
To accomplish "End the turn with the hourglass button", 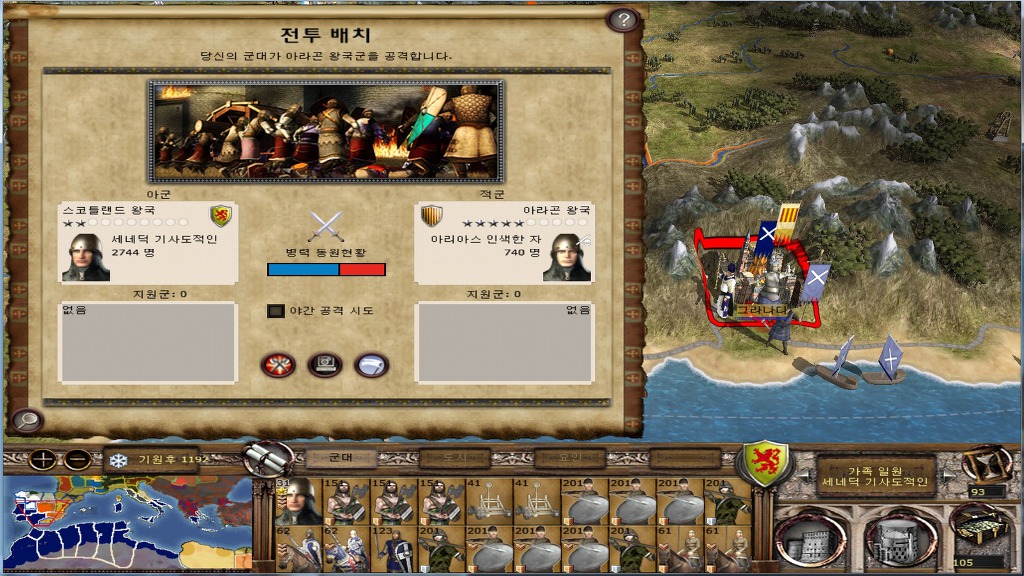I will 985,465.
